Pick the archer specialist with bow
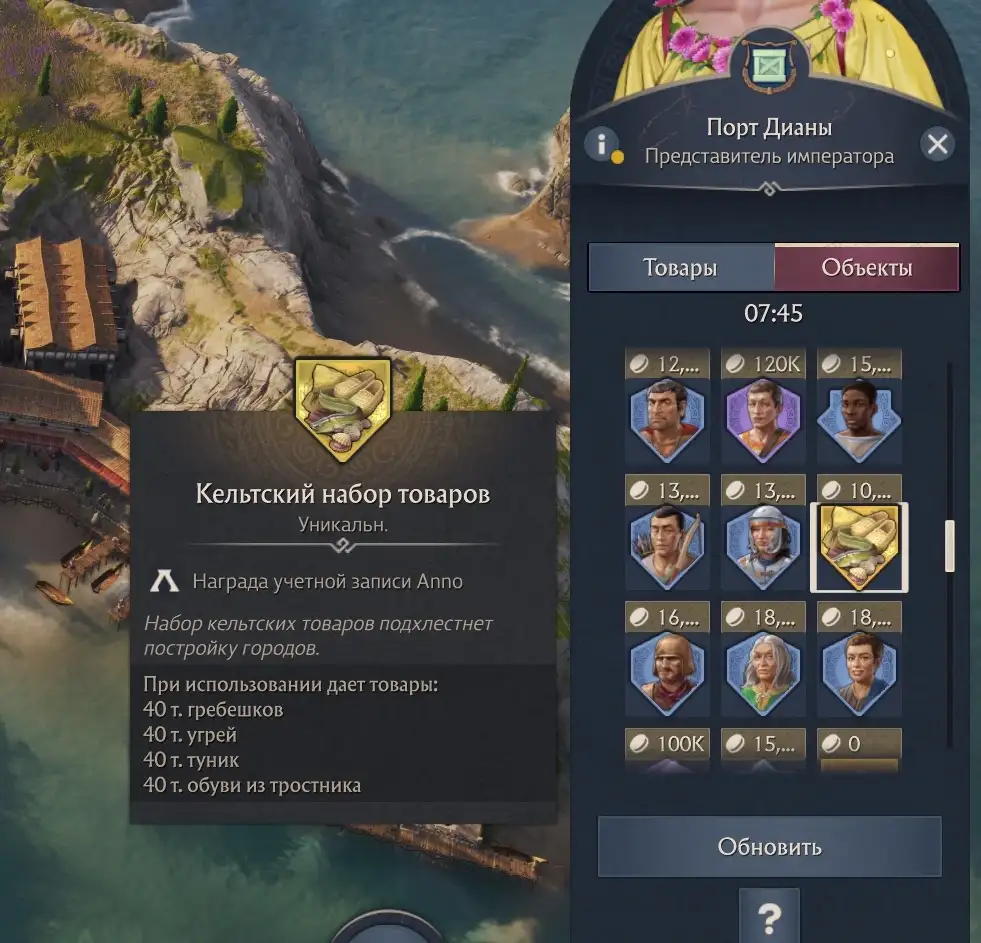981x943 pixels. pos(668,547)
